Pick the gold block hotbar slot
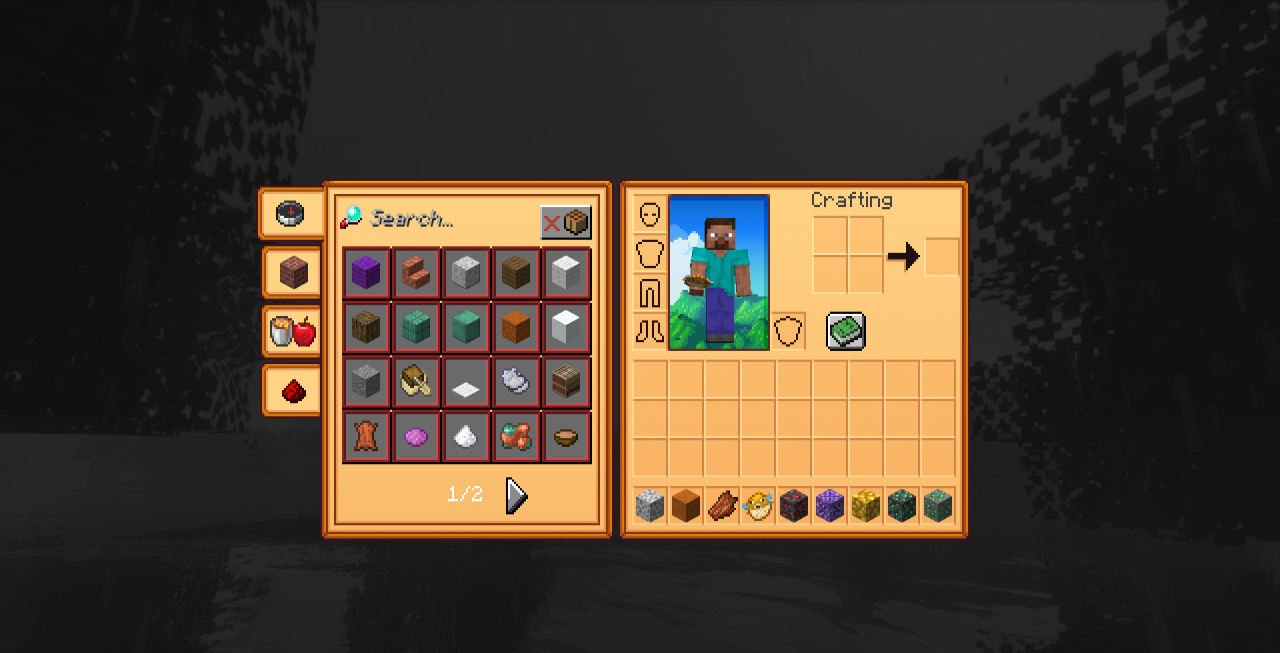The height and width of the screenshot is (653, 1280). pyautogui.click(x=865, y=506)
